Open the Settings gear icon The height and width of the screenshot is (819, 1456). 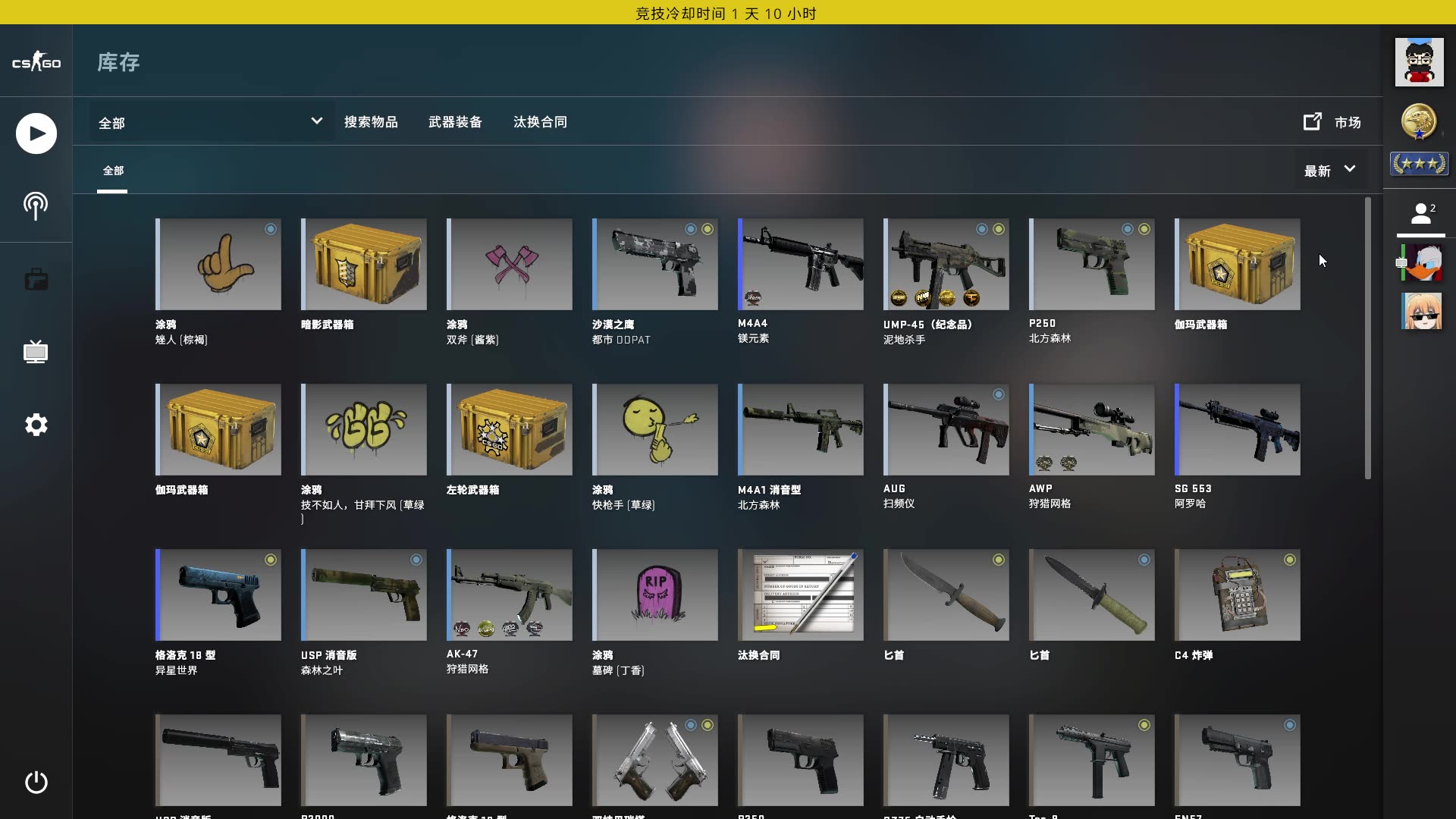(35, 425)
